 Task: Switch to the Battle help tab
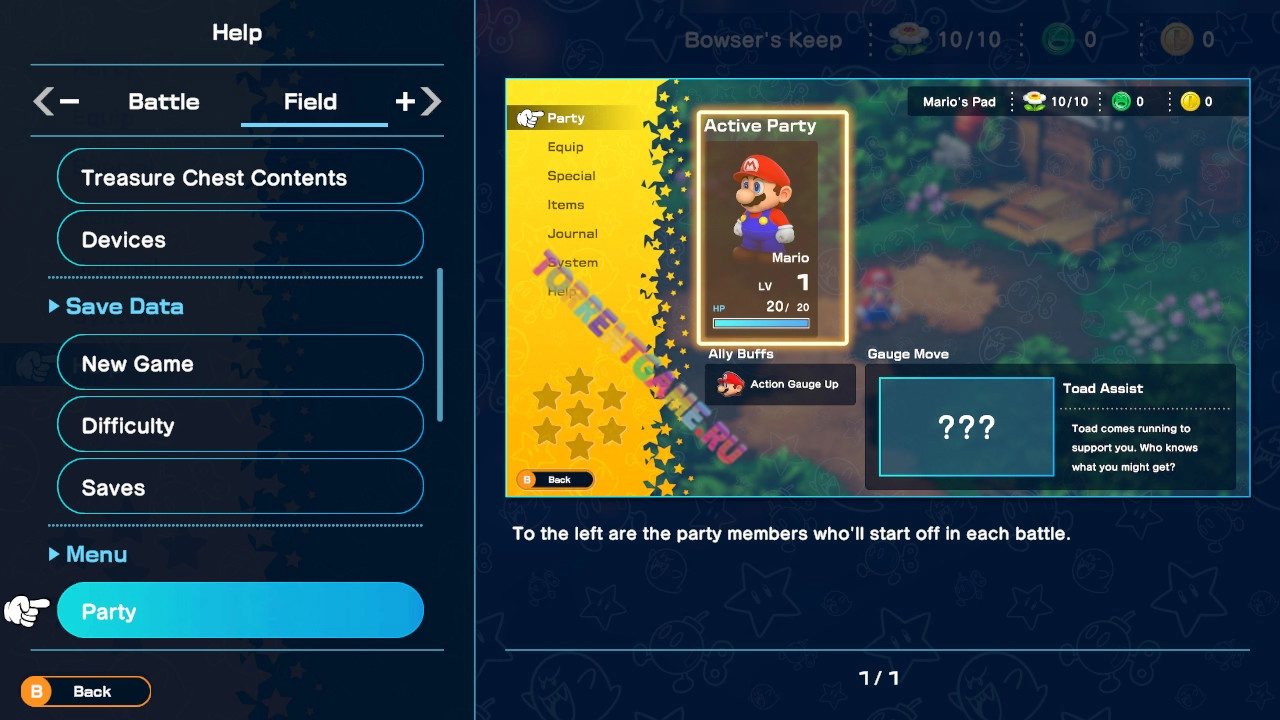(x=164, y=102)
